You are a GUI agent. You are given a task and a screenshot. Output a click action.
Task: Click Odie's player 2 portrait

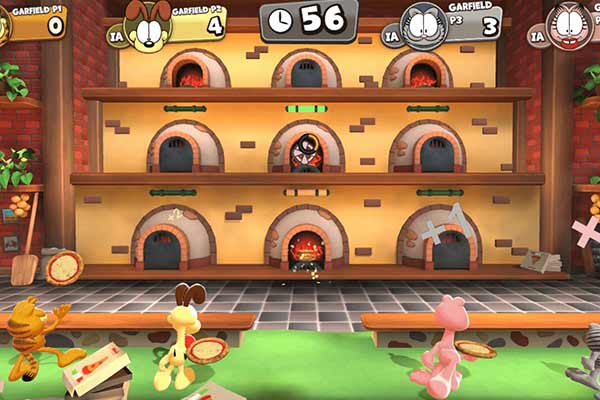(148, 27)
